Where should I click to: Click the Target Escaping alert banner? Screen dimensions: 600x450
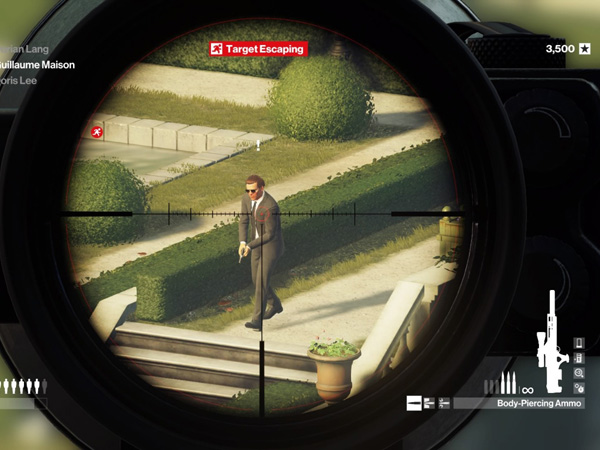click(x=257, y=48)
